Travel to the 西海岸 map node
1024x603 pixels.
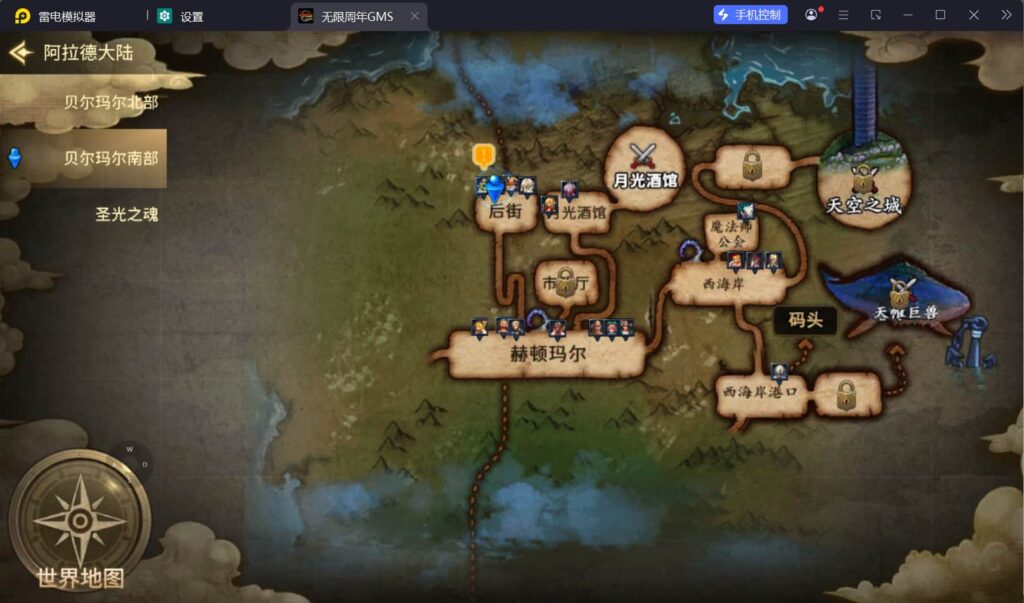pos(725,285)
